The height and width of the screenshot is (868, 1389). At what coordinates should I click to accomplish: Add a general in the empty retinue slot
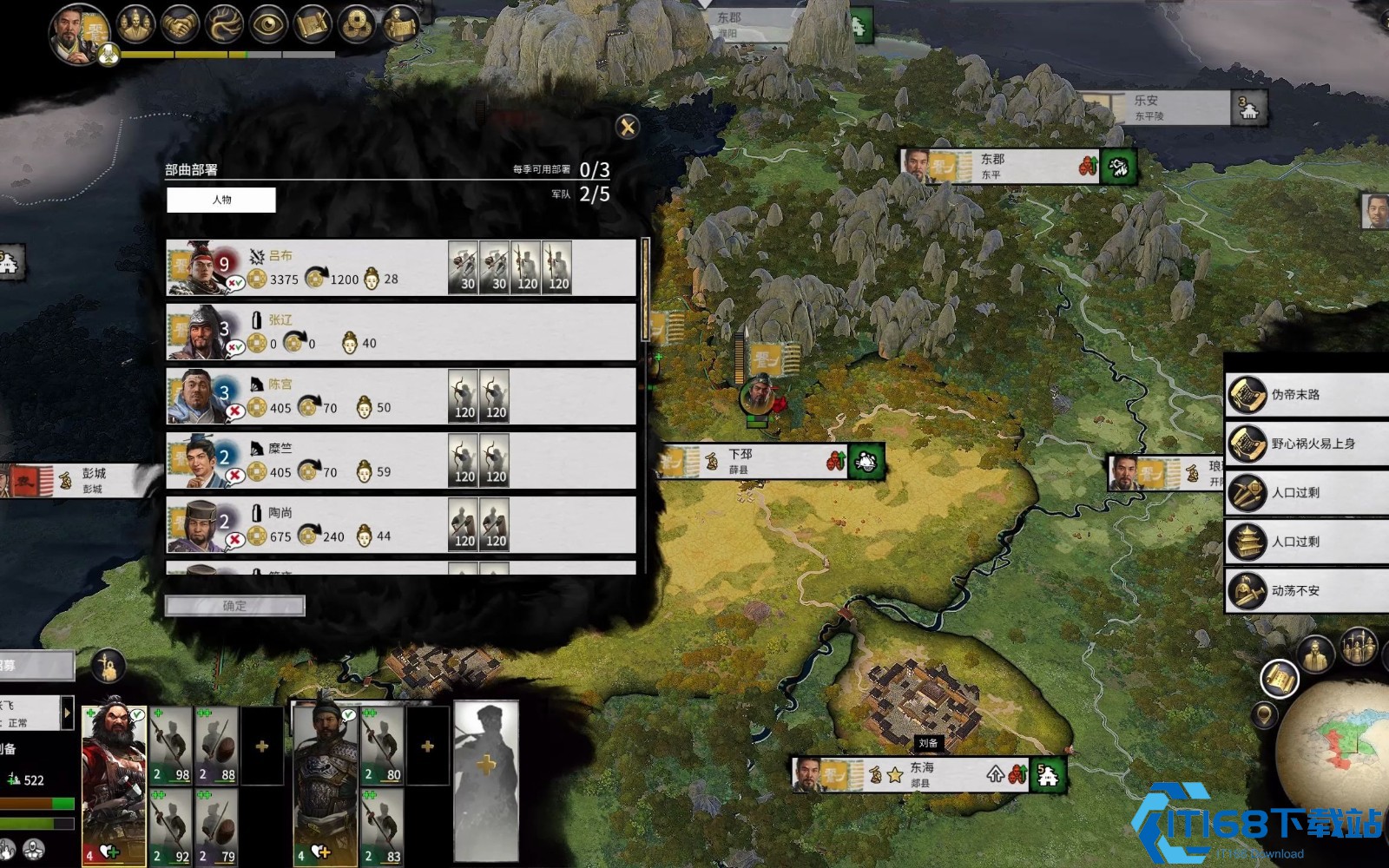click(486, 764)
